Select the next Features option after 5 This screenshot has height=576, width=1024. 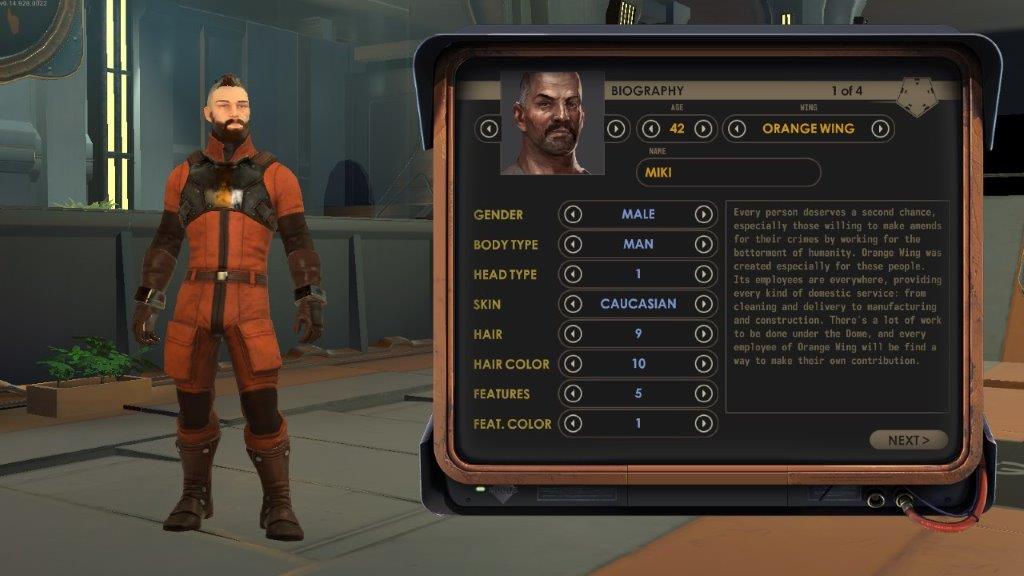tap(704, 394)
